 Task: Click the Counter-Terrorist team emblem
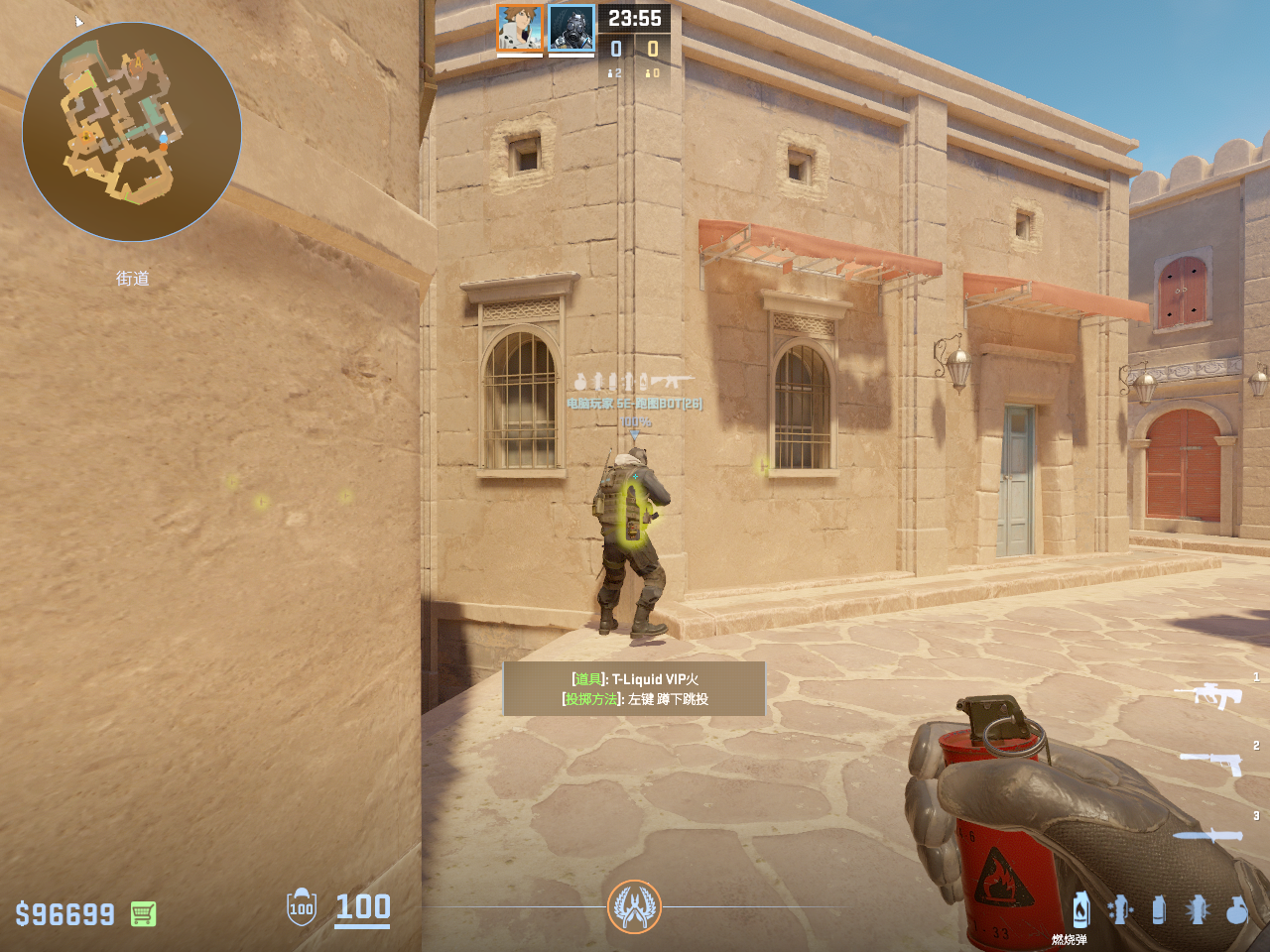pyautogui.click(x=634, y=906)
